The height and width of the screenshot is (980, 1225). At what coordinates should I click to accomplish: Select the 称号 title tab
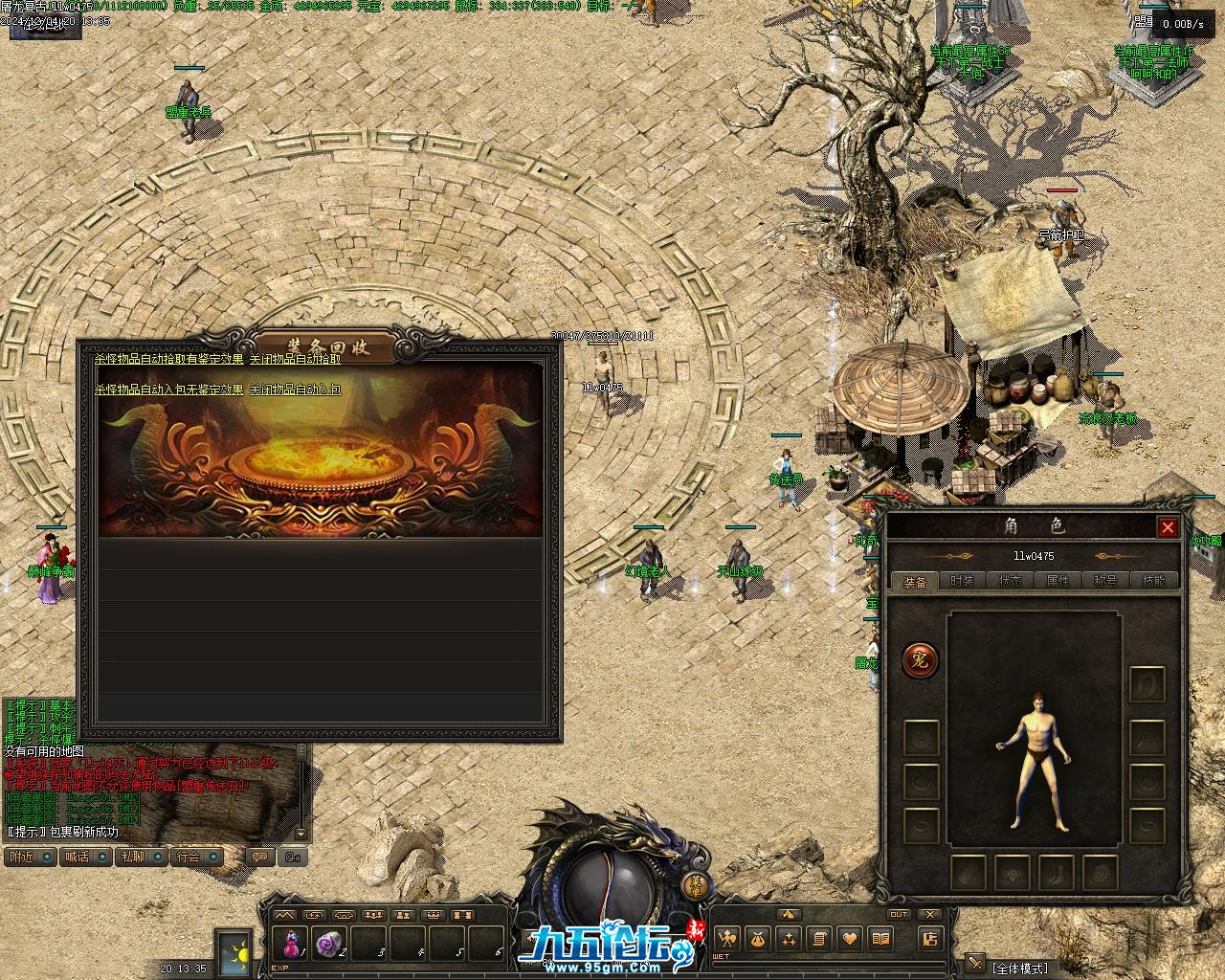pyautogui.click(x=1106, y=581)
